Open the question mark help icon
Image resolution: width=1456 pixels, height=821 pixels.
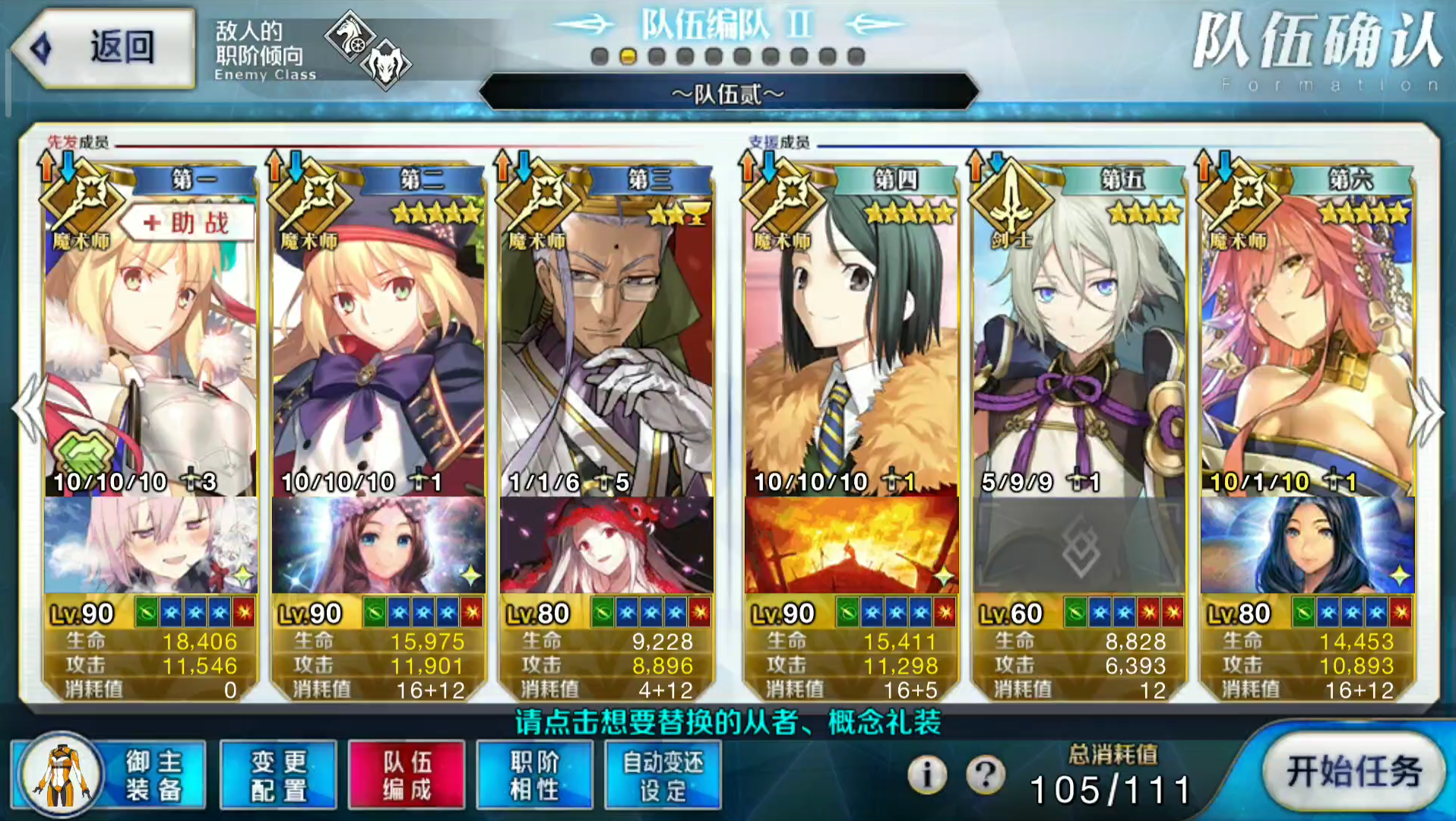[x=986, y=775]
